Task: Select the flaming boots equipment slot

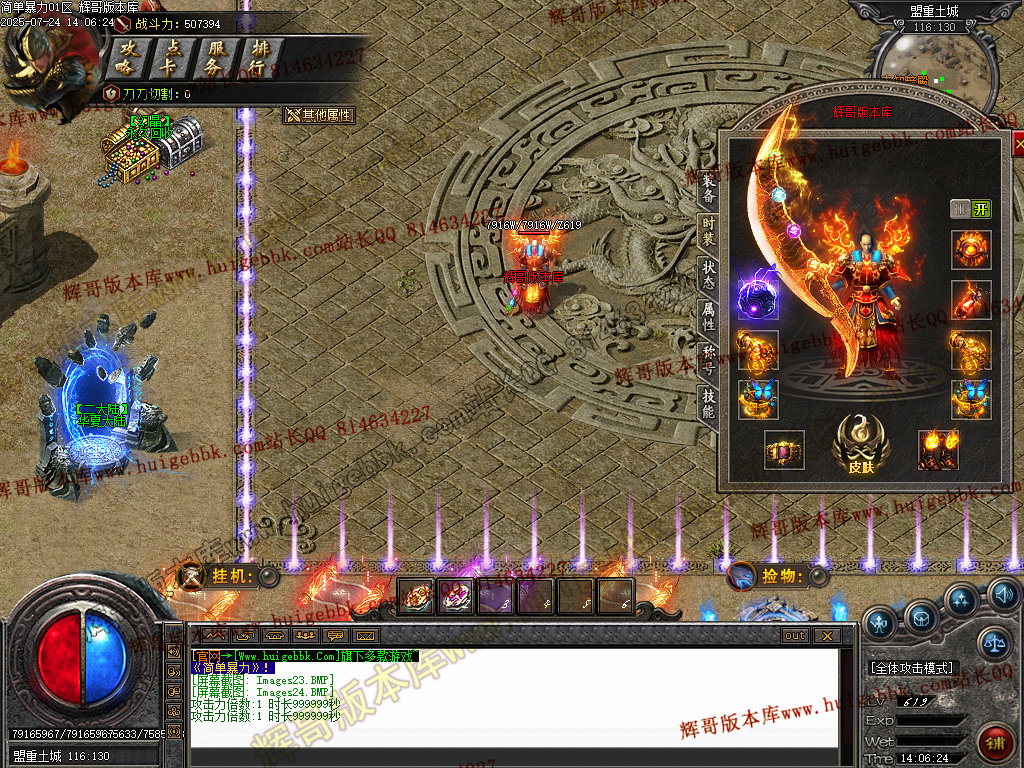Action: (938, 450)
